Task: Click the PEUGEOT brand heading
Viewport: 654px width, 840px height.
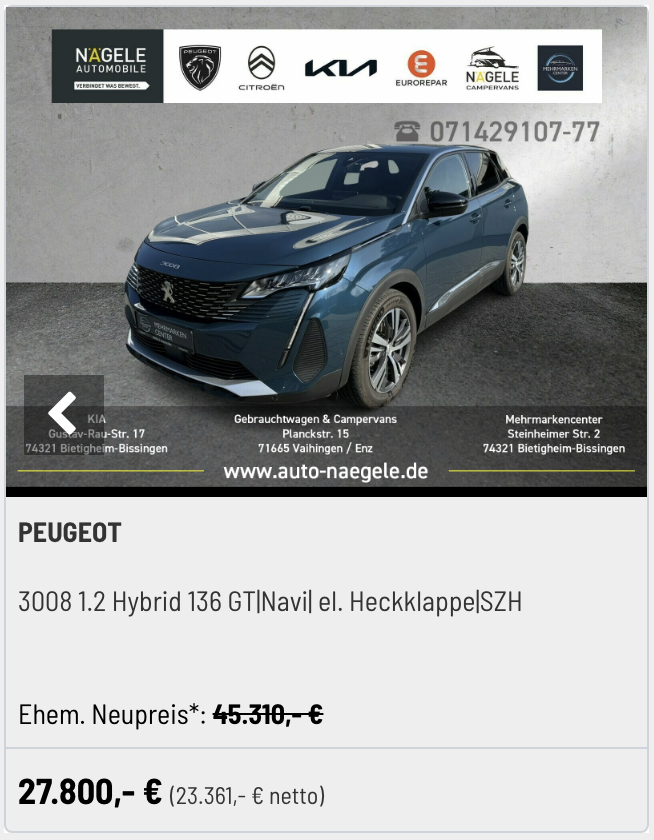Action: click(70, 533)
